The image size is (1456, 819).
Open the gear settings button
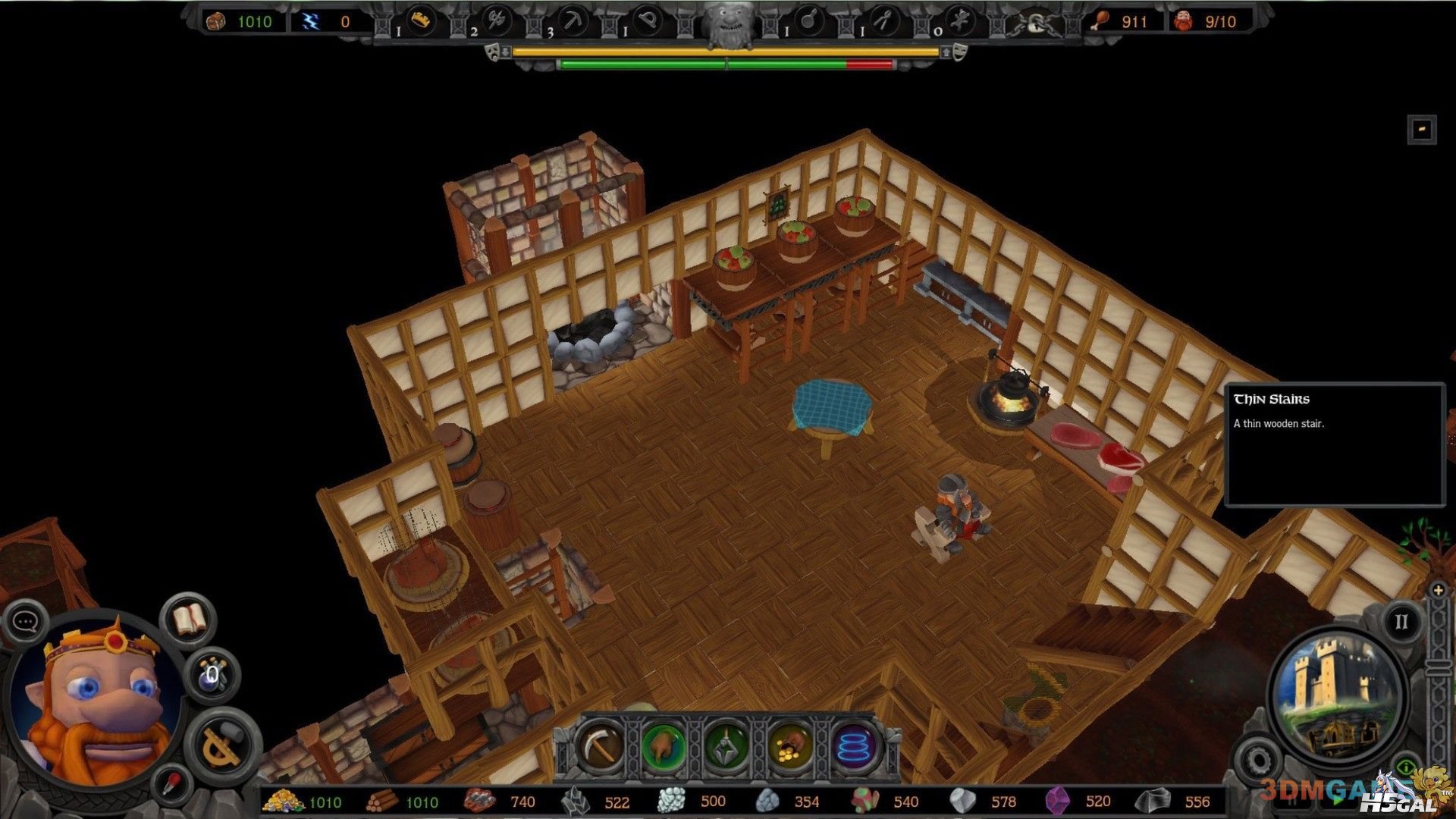coord(1257,759)
